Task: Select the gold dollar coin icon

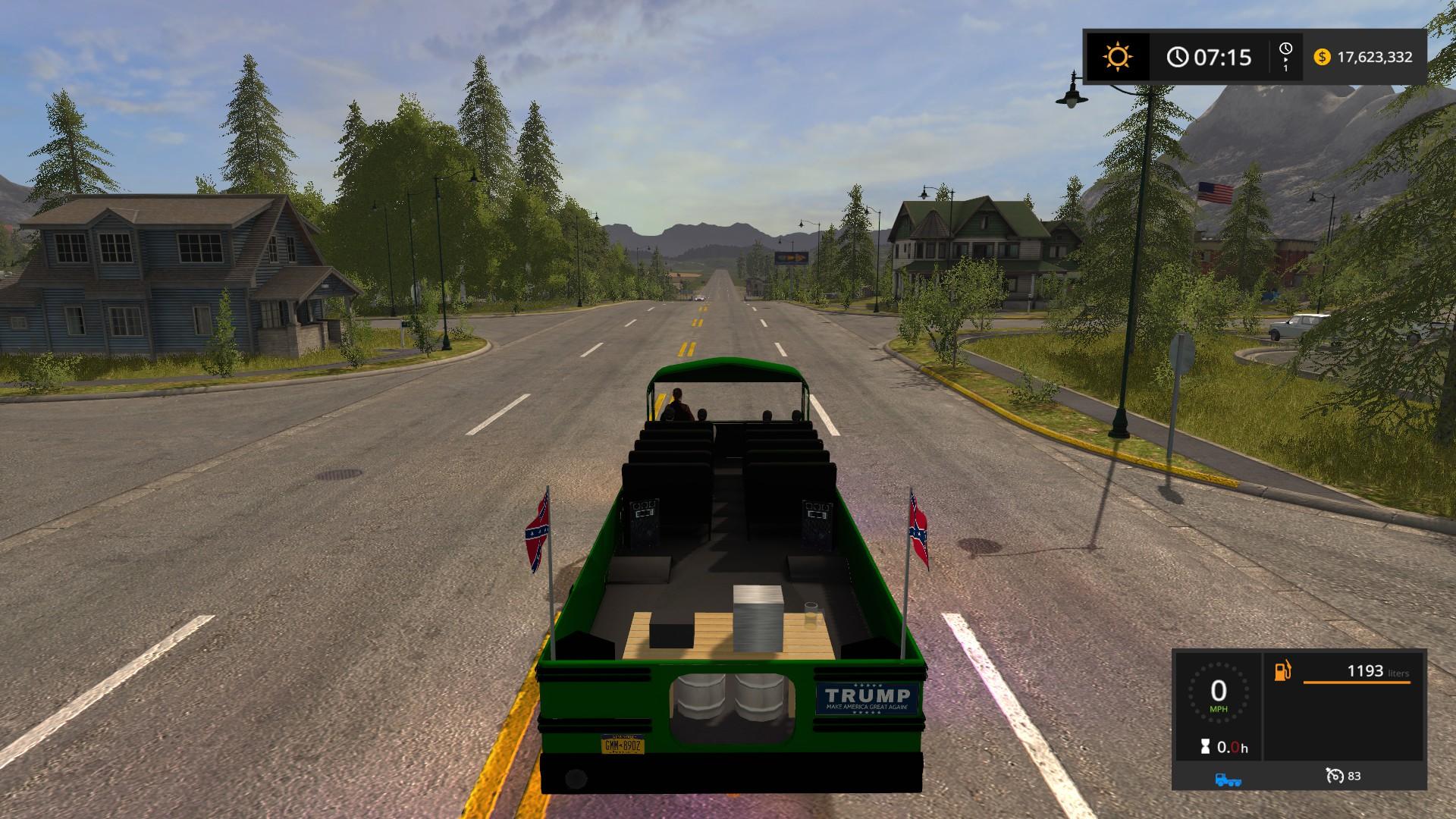Action: (1322, 57)
